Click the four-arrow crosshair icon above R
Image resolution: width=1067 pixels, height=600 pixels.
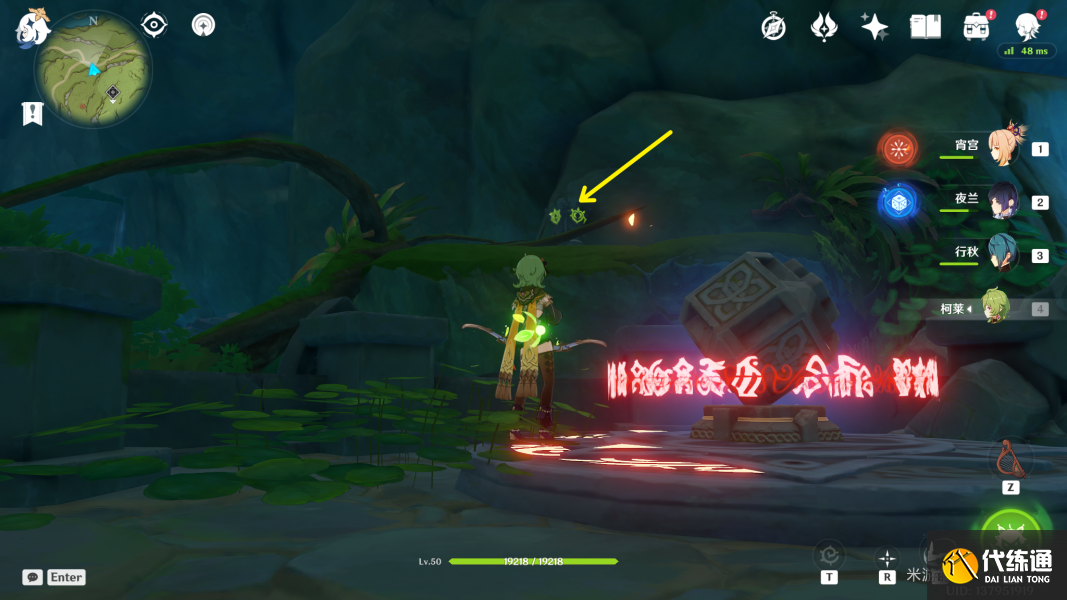coord(886,557)
